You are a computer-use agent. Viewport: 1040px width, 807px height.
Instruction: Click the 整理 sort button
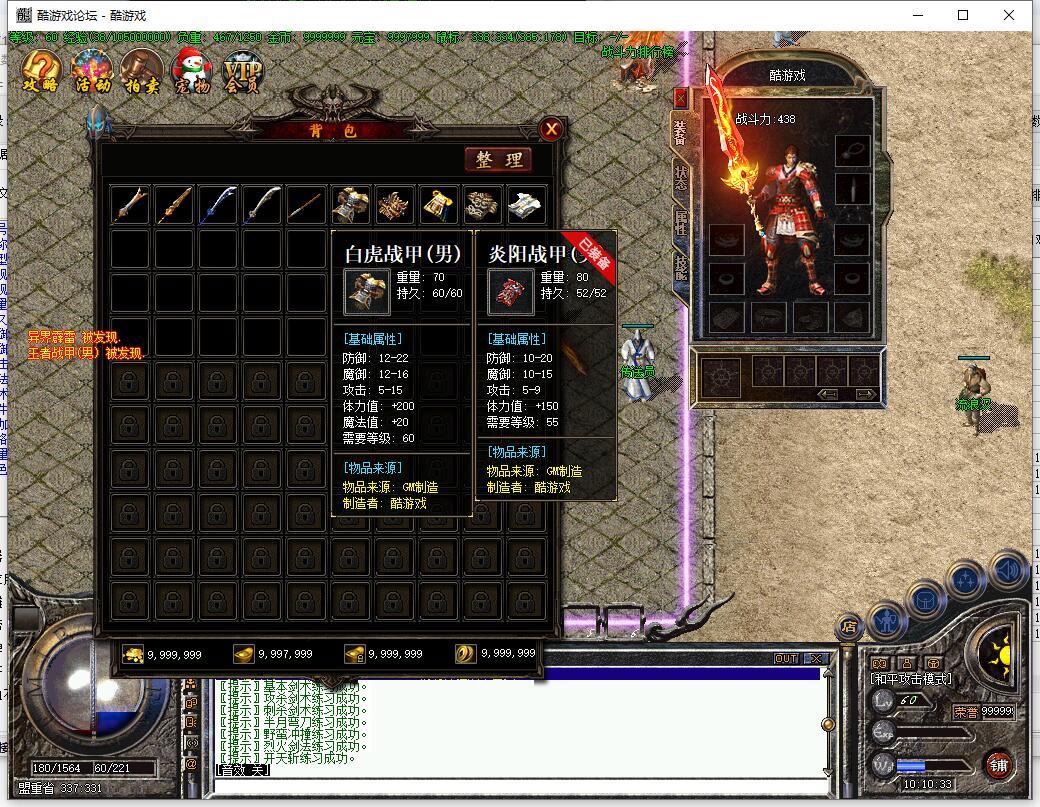pyautogui.click(x=498, y=160)
